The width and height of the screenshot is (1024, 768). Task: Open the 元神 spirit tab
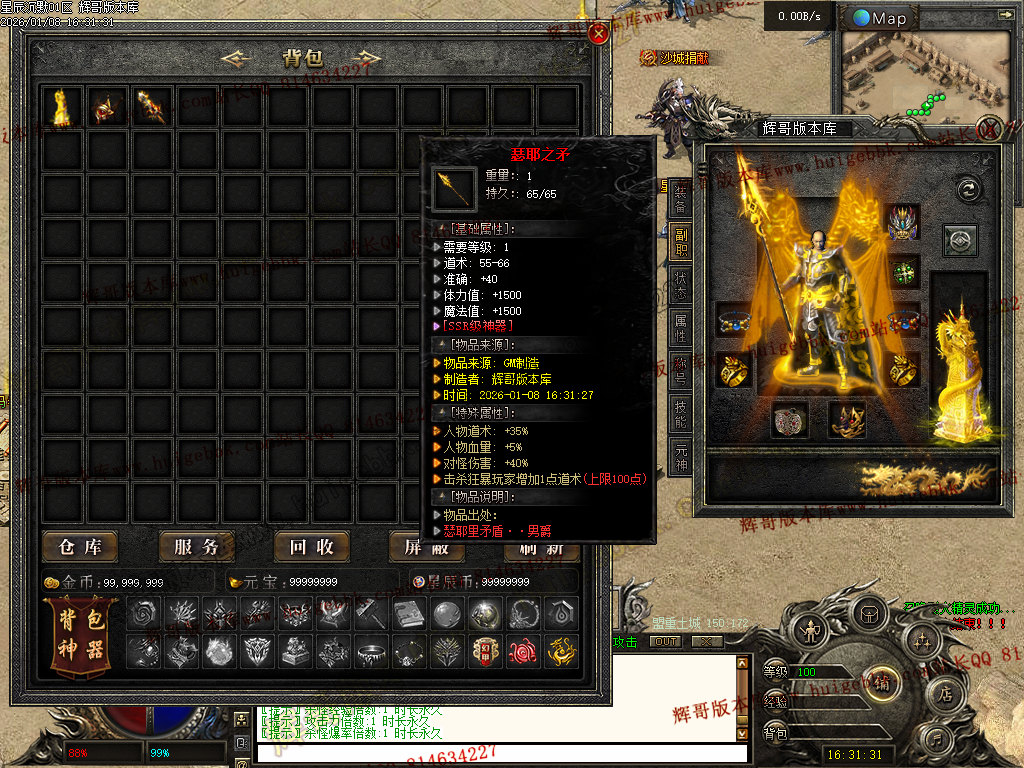pos(680,455)
